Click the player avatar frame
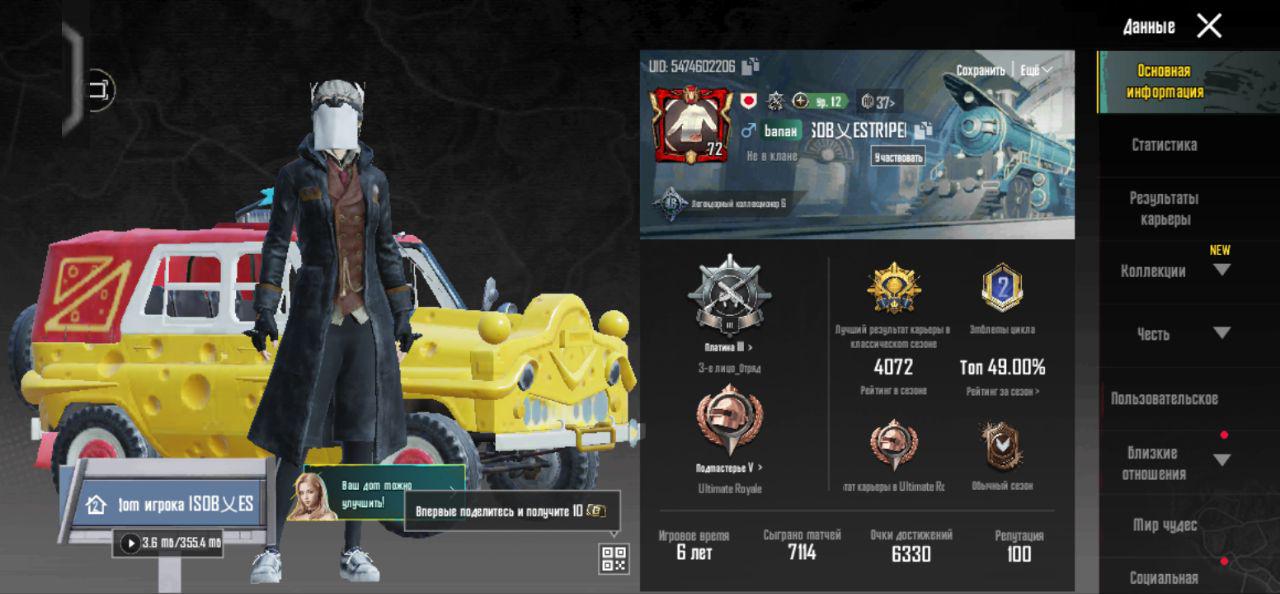This screenshot has width=1280, height=594. 692,125
